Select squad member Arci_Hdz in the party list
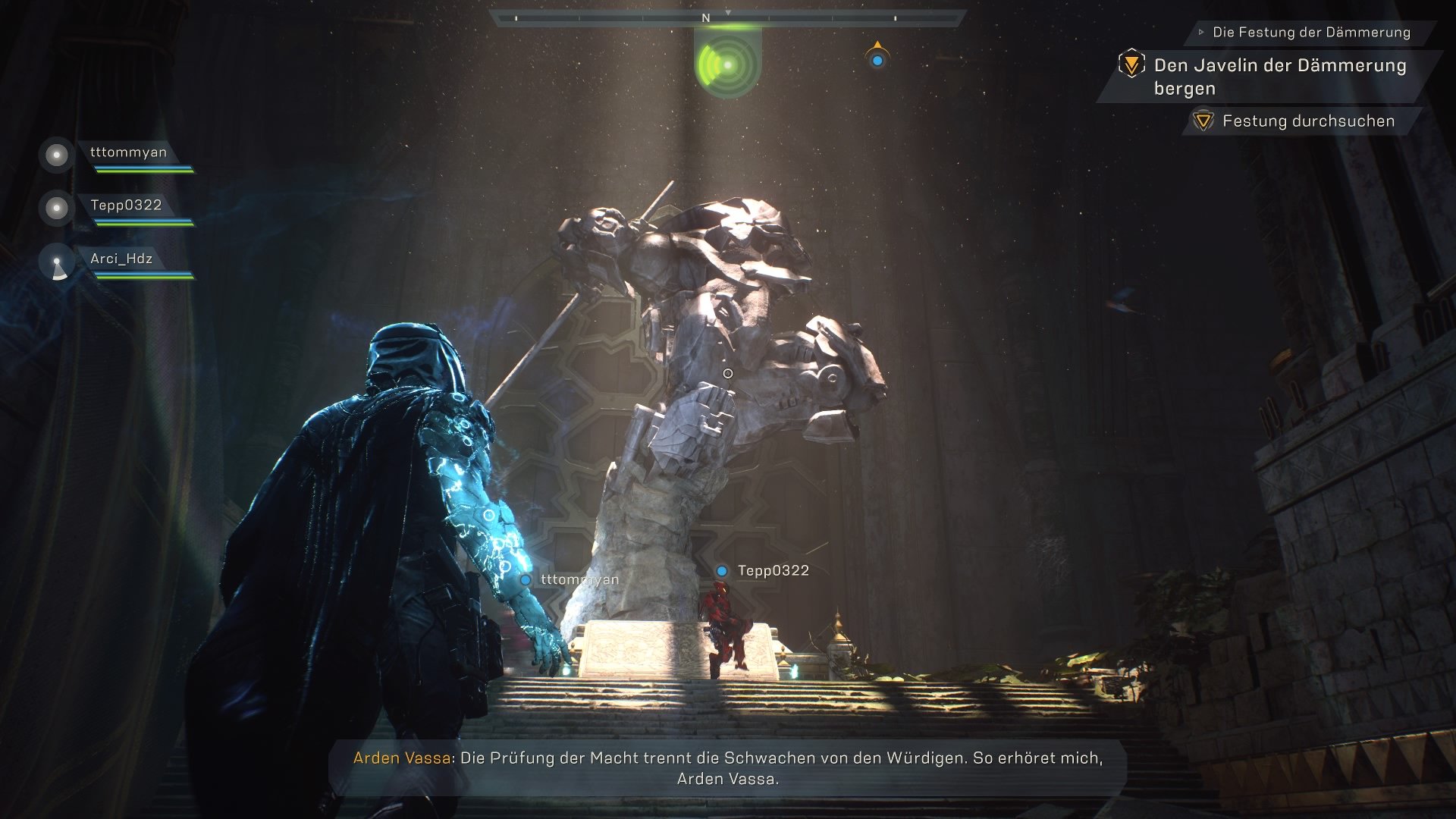 [121, 259]
